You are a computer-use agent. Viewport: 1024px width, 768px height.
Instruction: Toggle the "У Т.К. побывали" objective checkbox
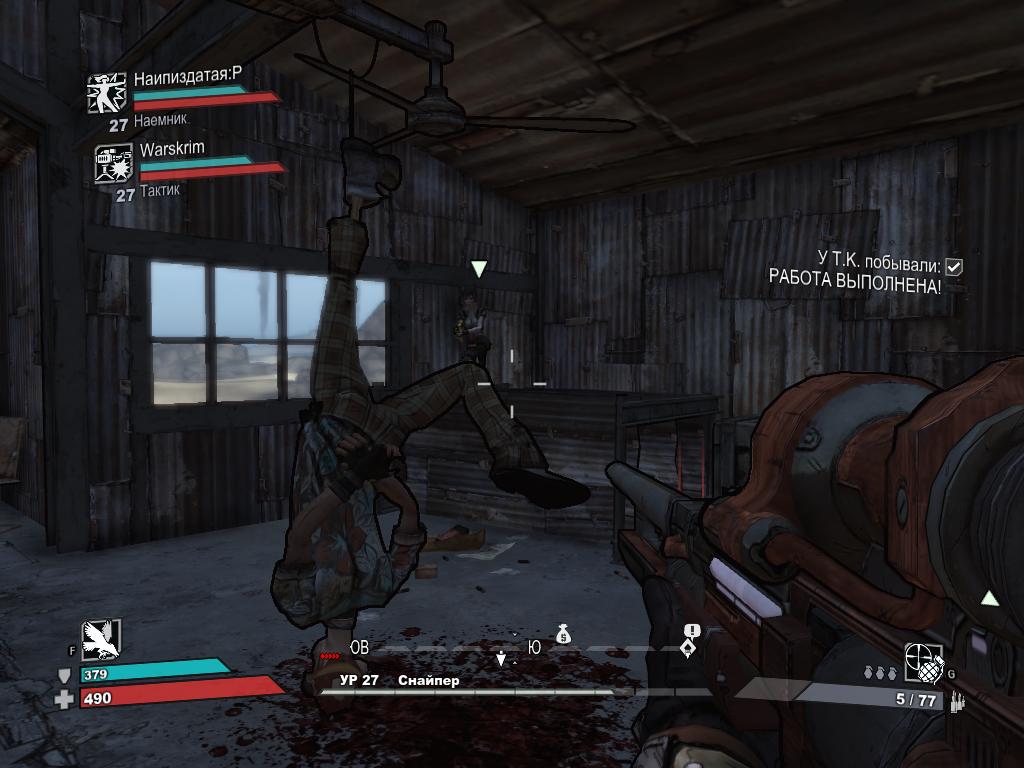tap(954, 266)
